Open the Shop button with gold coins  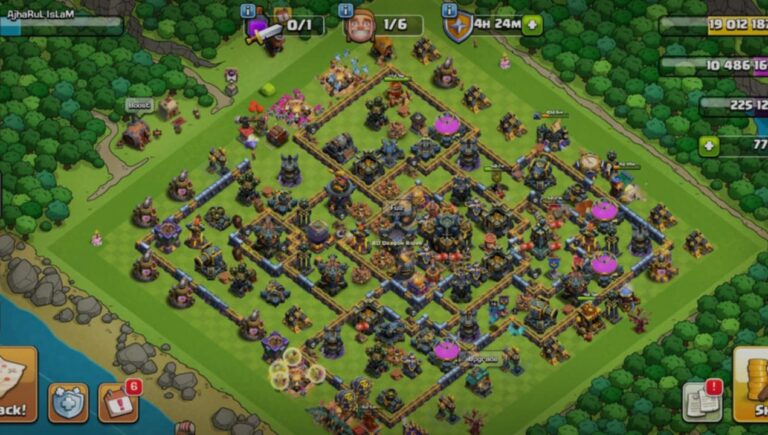[752, 383]
